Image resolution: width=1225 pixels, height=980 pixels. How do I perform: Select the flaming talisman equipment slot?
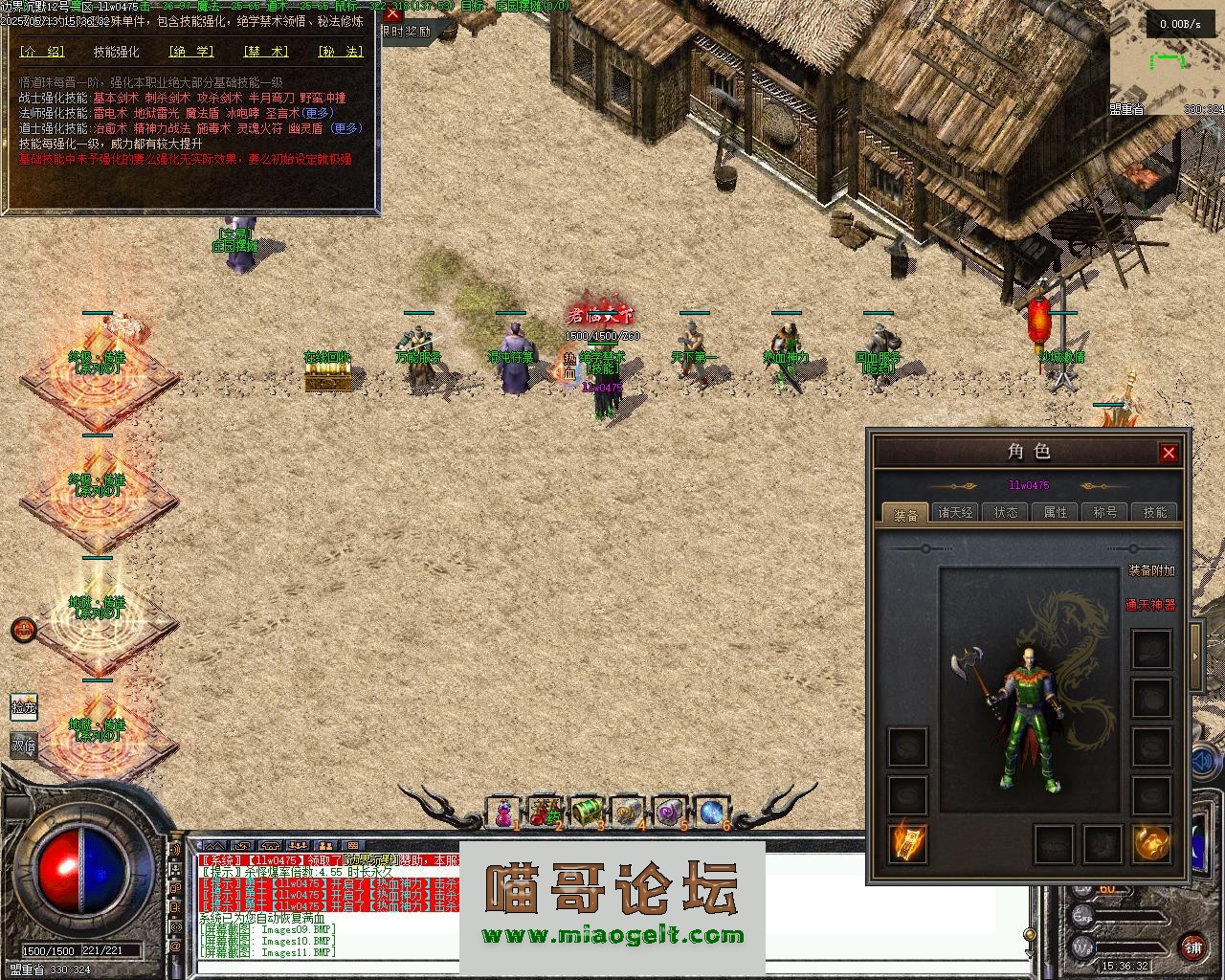tap(906, 843)
